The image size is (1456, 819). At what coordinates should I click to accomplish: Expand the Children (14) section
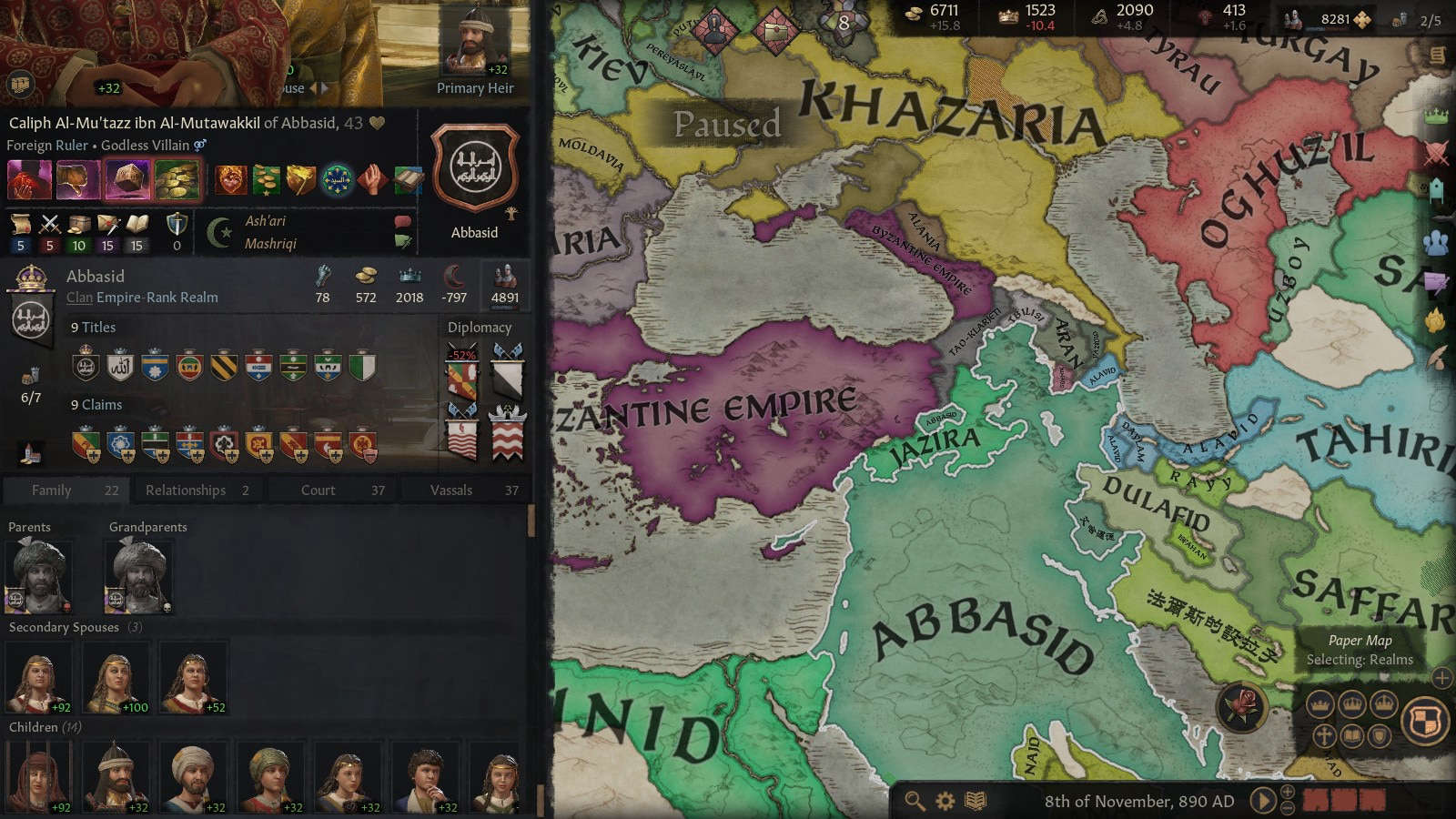[x=42, y=727]
